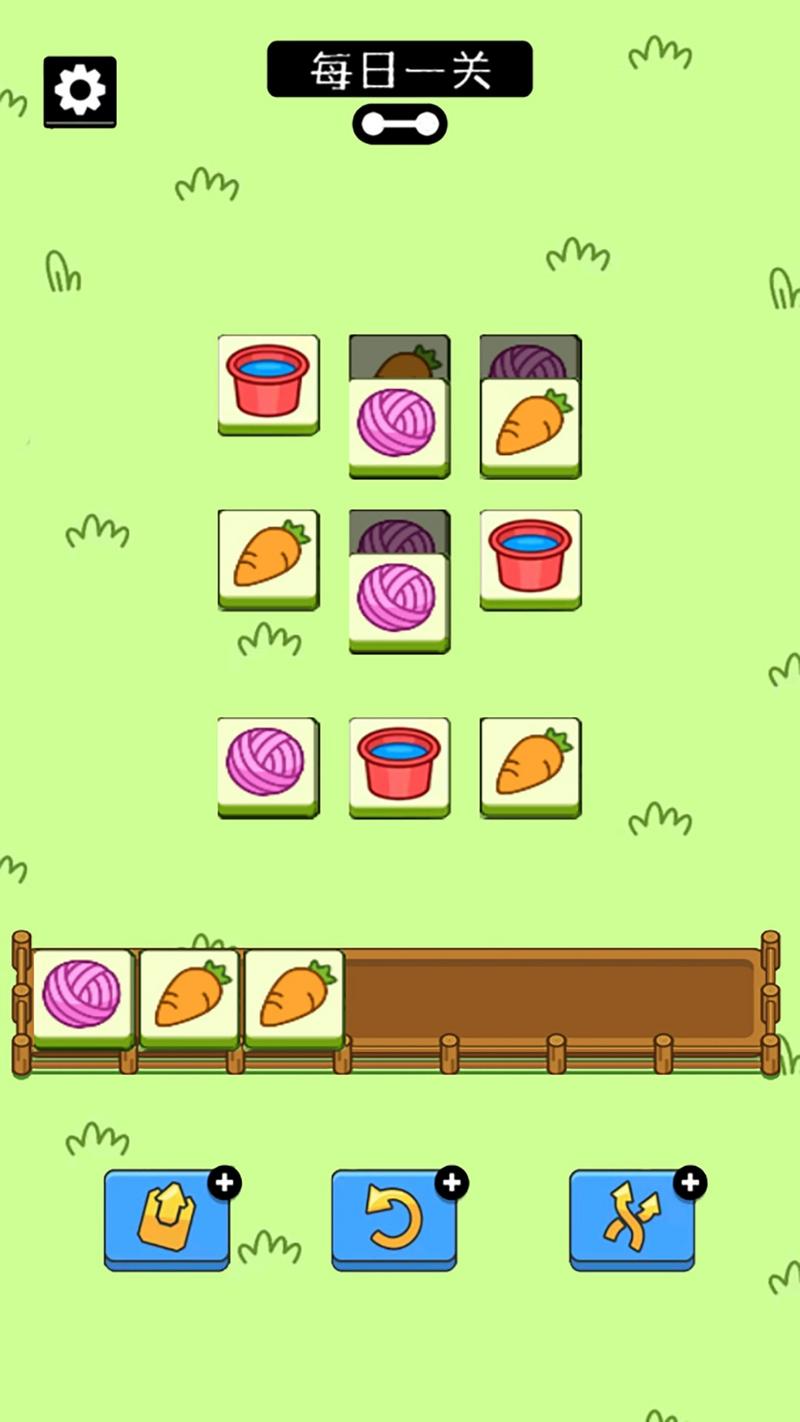The width and height of the screenshot is (800, 1422).
Task: Choose the yarn tile stacked over darkened yarn
Action: click(399, 600)
